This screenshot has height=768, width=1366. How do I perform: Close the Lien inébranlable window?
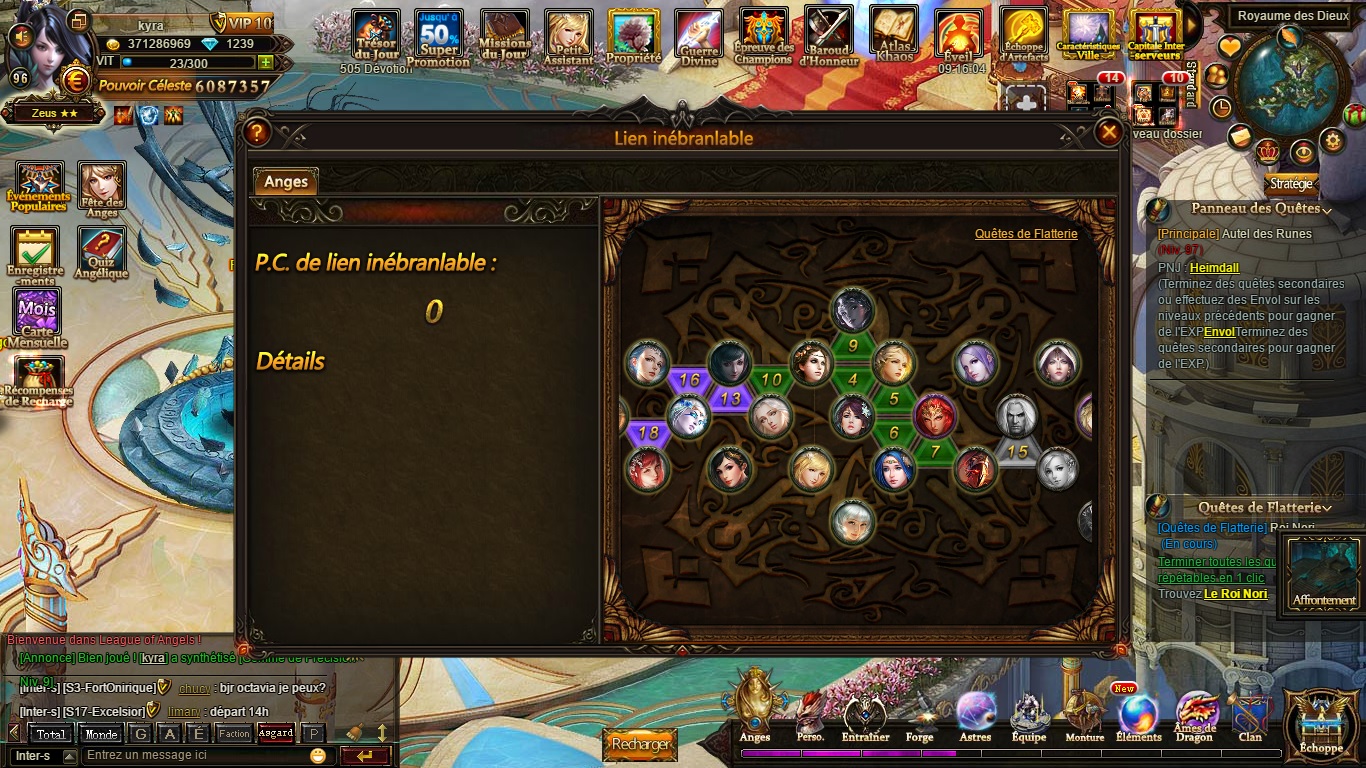point(1108,132)
